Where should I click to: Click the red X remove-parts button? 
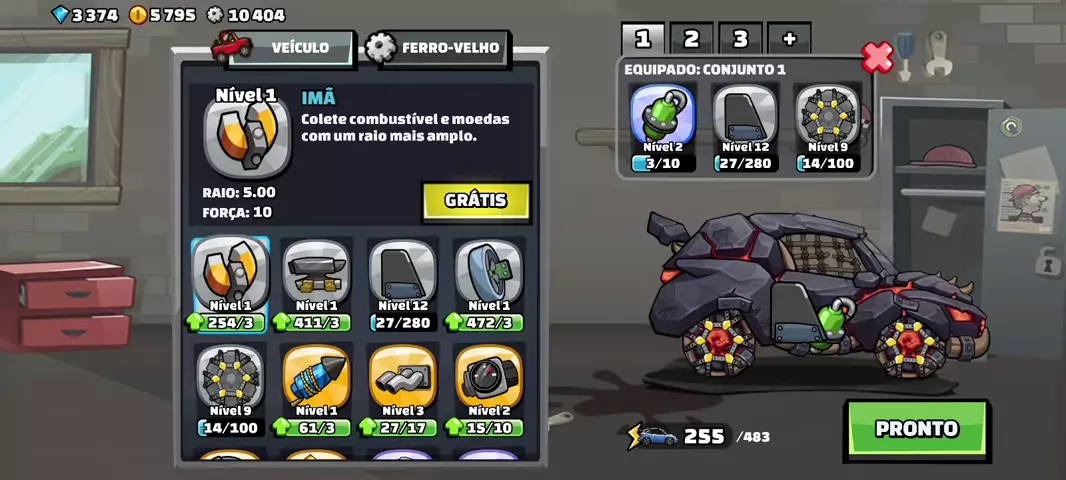pyautogui.click(x=877, y=57)
